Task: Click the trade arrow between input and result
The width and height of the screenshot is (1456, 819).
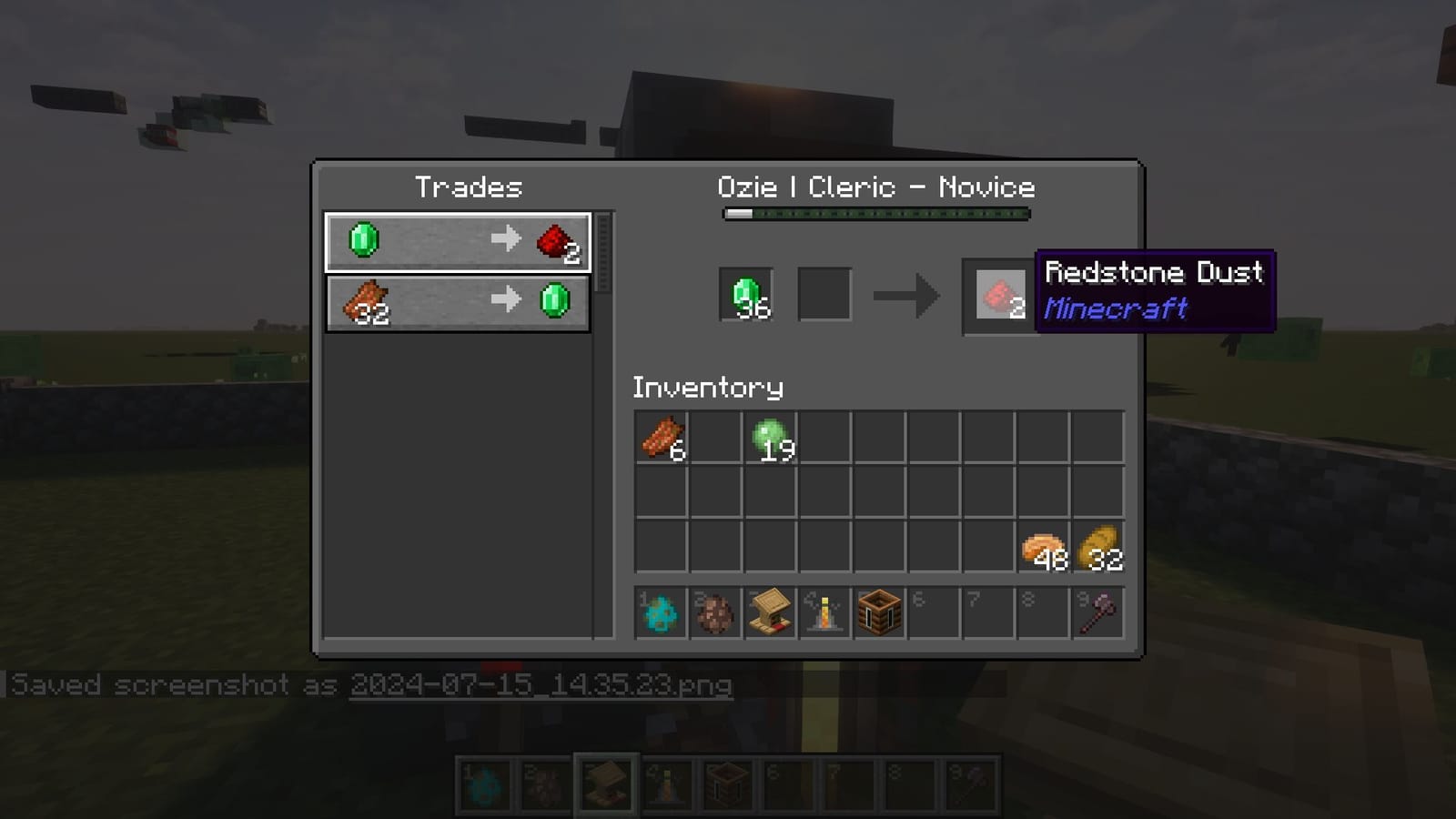Action: (x=905, y=295)
